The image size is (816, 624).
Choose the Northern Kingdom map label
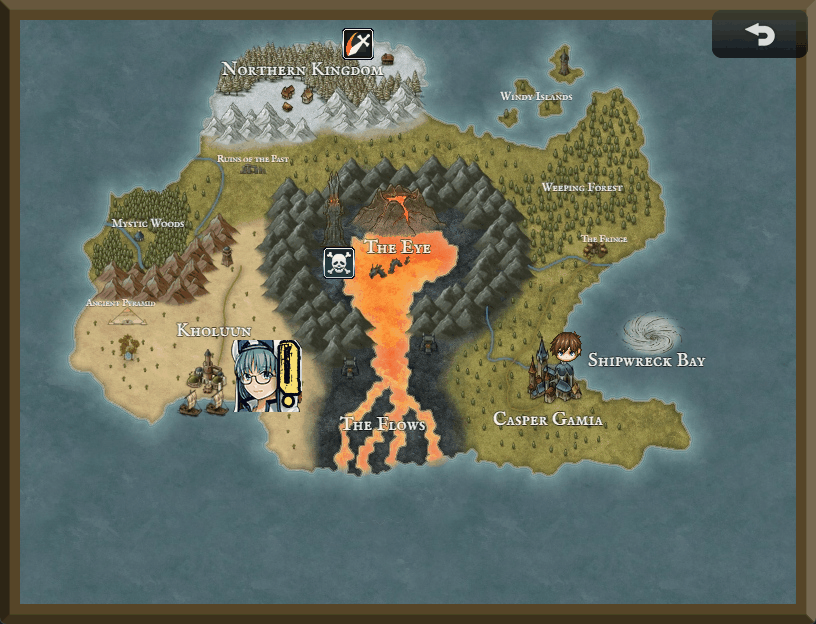coord(302,70)
